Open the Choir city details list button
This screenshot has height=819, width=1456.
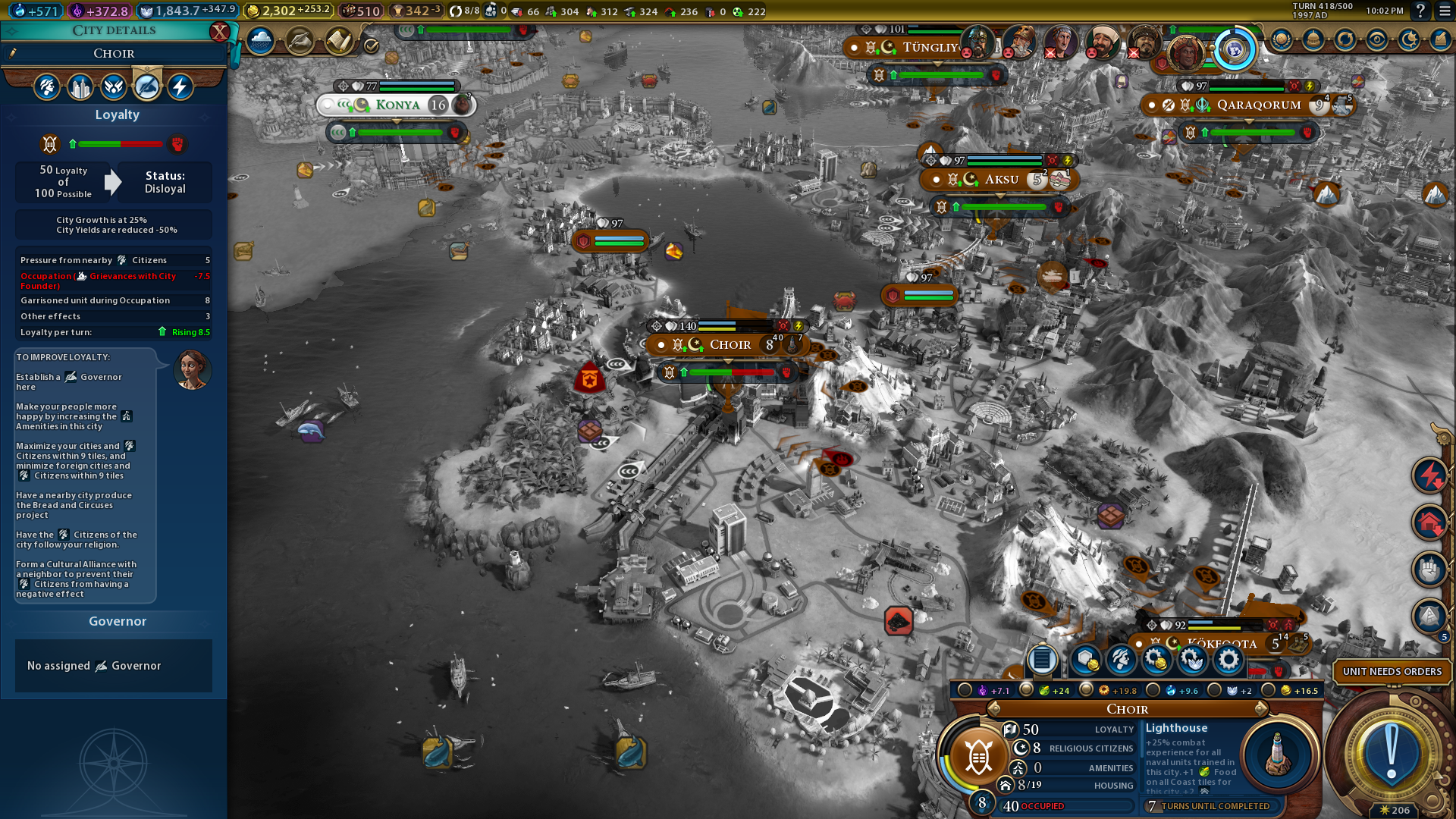click(x=1042, y=660)
